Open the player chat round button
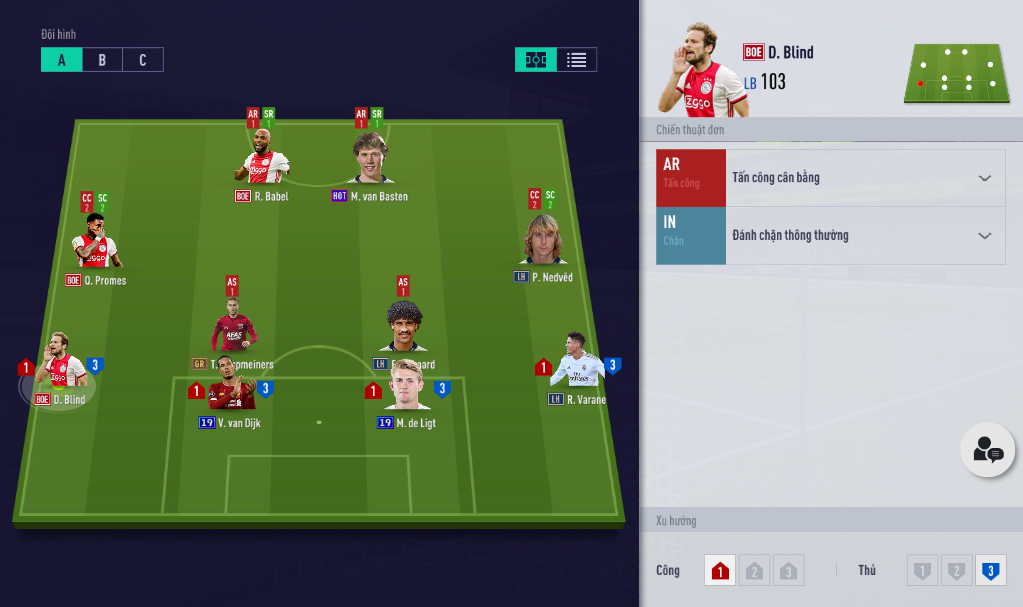Image resolution: width=1023 pixels, height=607 pixels. (987, 450)
